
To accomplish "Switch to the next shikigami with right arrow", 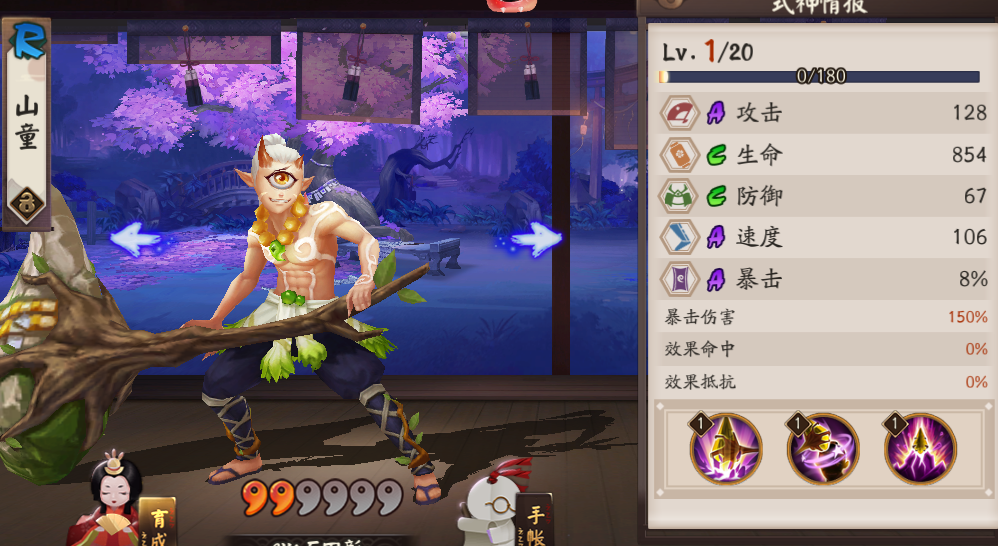I will (x=537, y=239).
